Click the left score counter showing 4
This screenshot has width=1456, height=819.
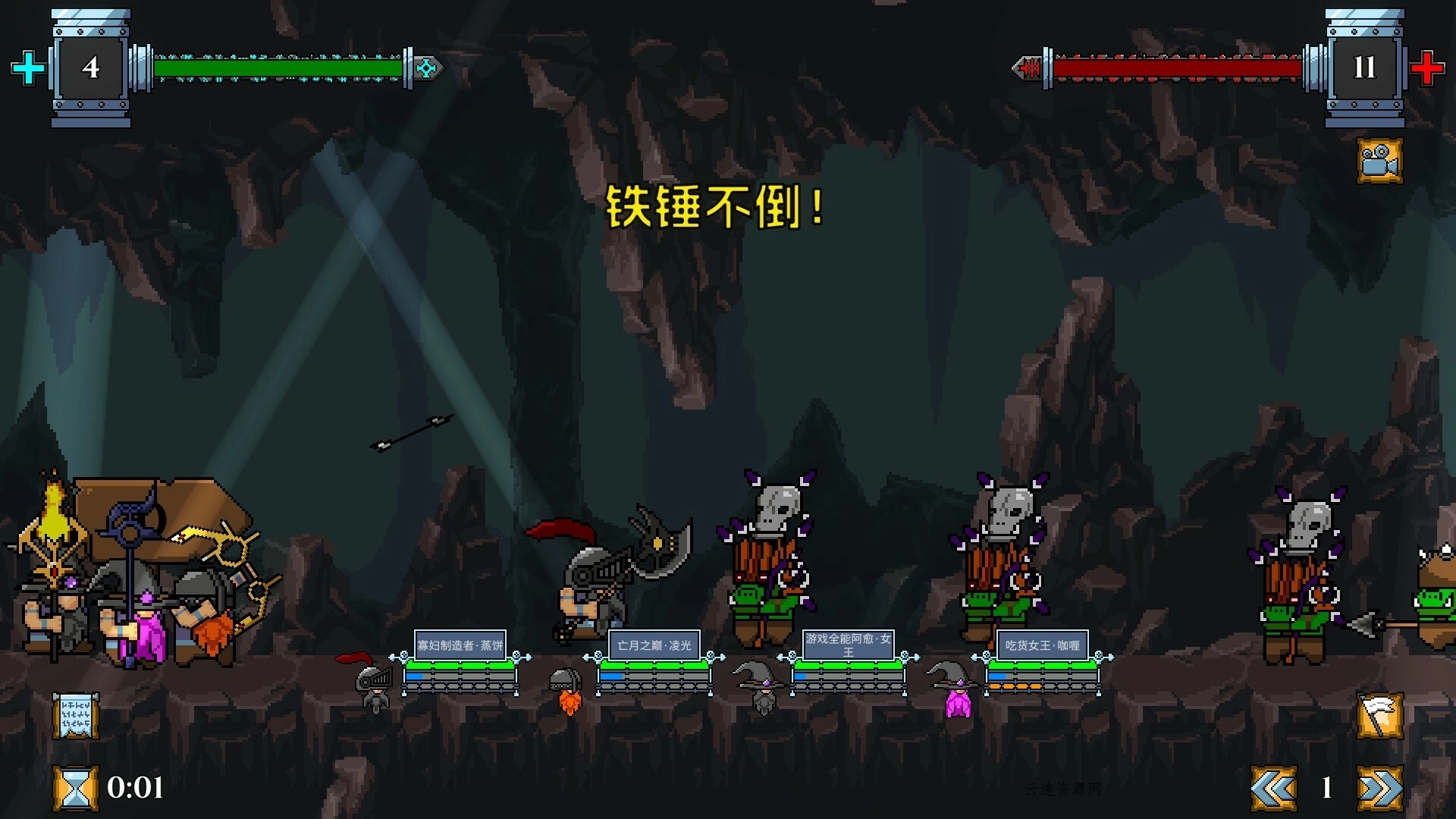tap(90, 68)
